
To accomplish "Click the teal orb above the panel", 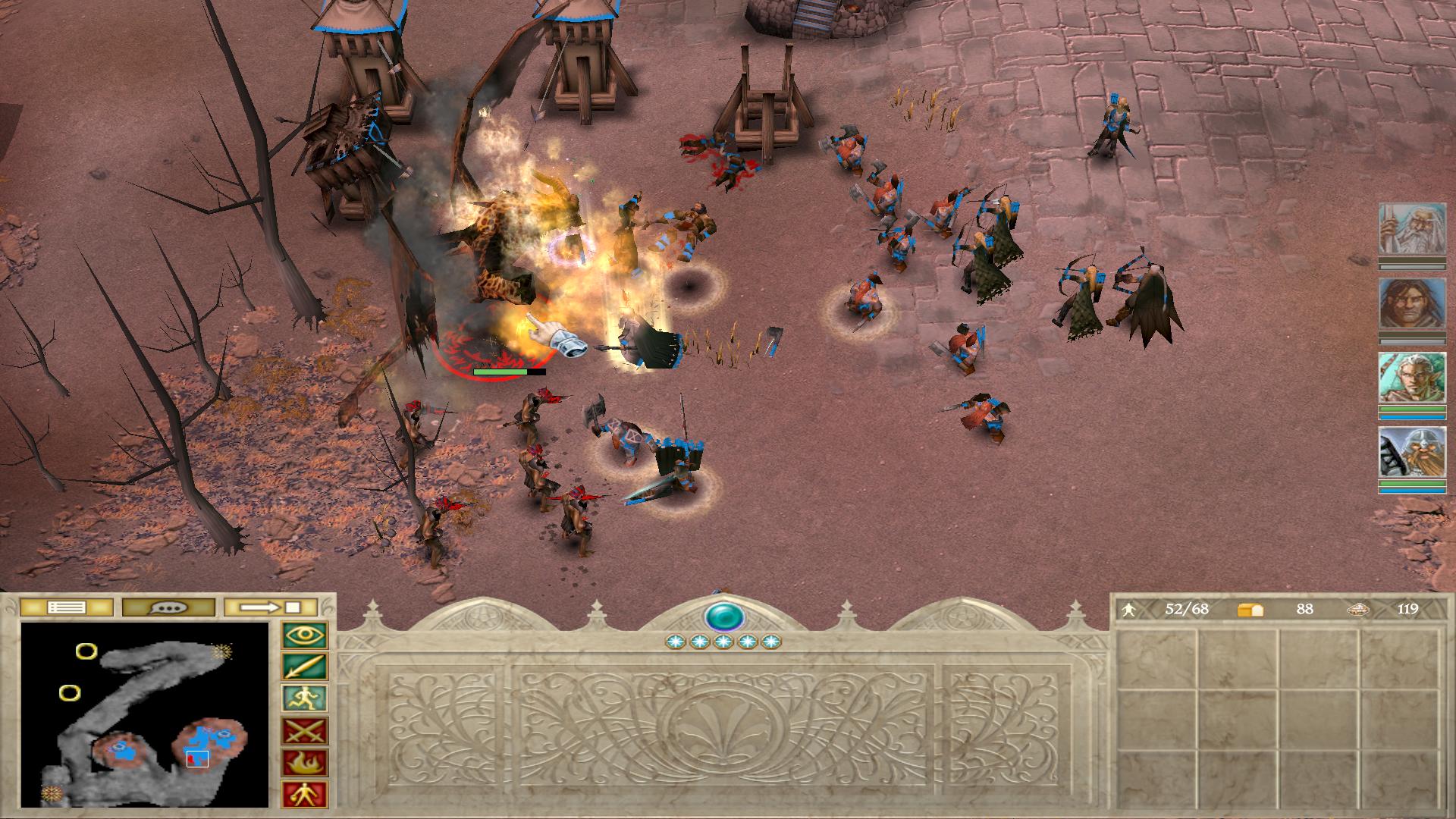I will coord(723,617).
